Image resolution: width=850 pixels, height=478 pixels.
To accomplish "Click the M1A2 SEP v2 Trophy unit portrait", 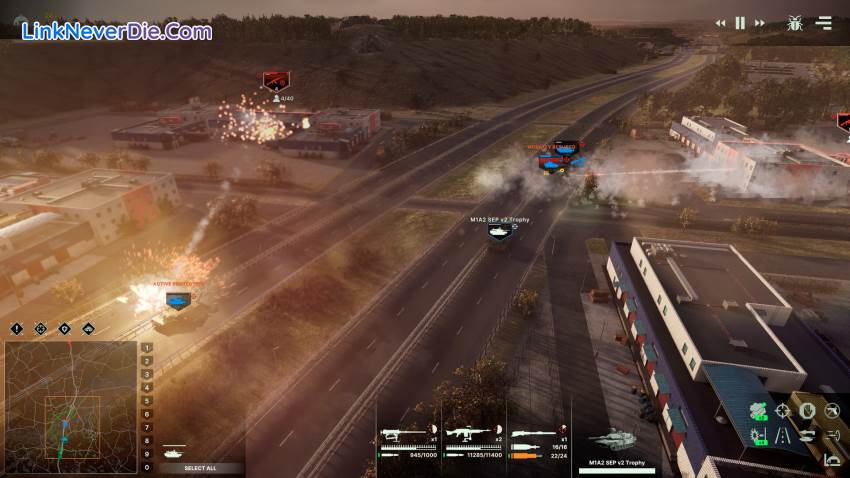I will tap(612, 440).
